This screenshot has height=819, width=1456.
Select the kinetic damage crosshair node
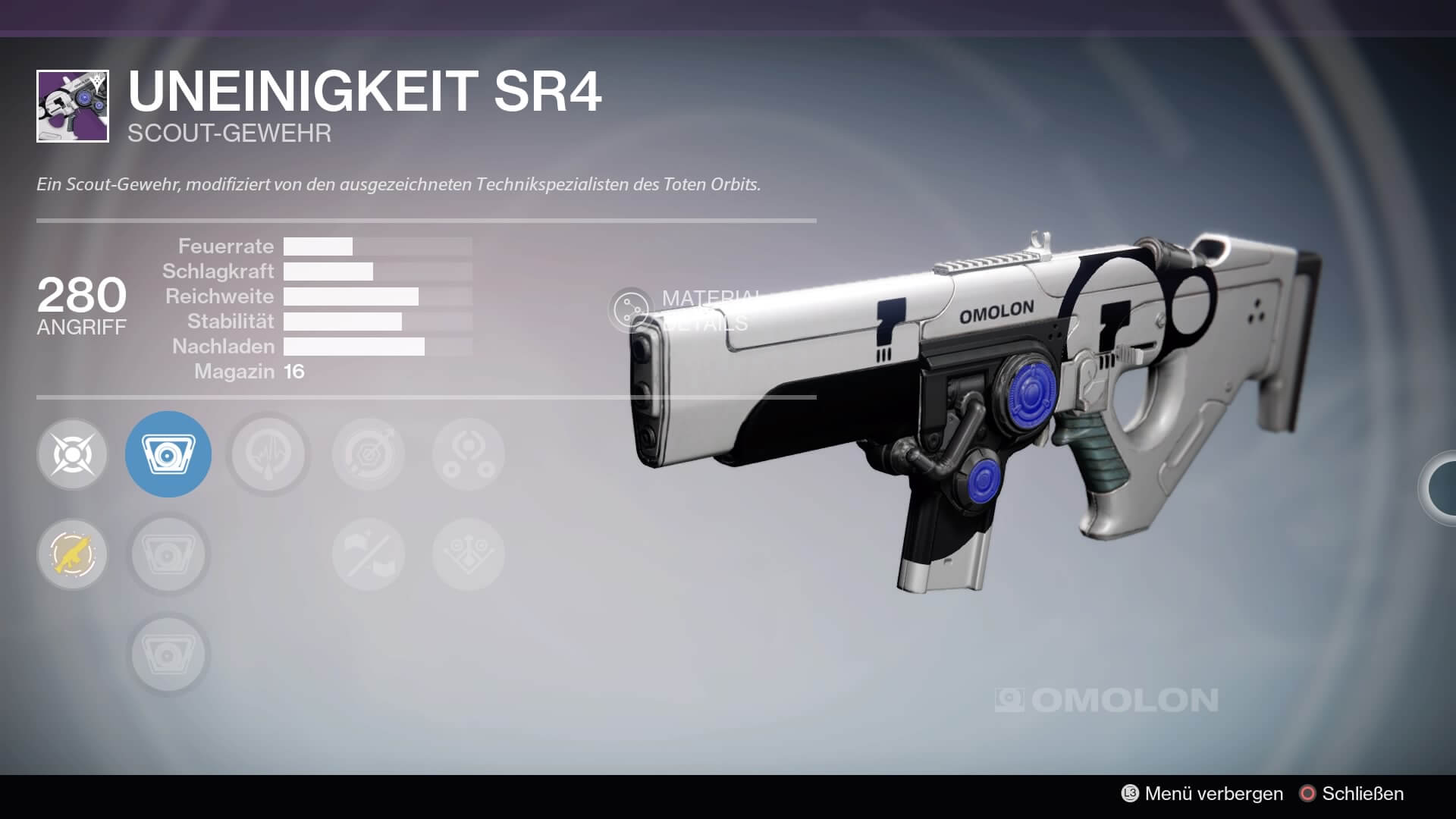pos(73,454)
